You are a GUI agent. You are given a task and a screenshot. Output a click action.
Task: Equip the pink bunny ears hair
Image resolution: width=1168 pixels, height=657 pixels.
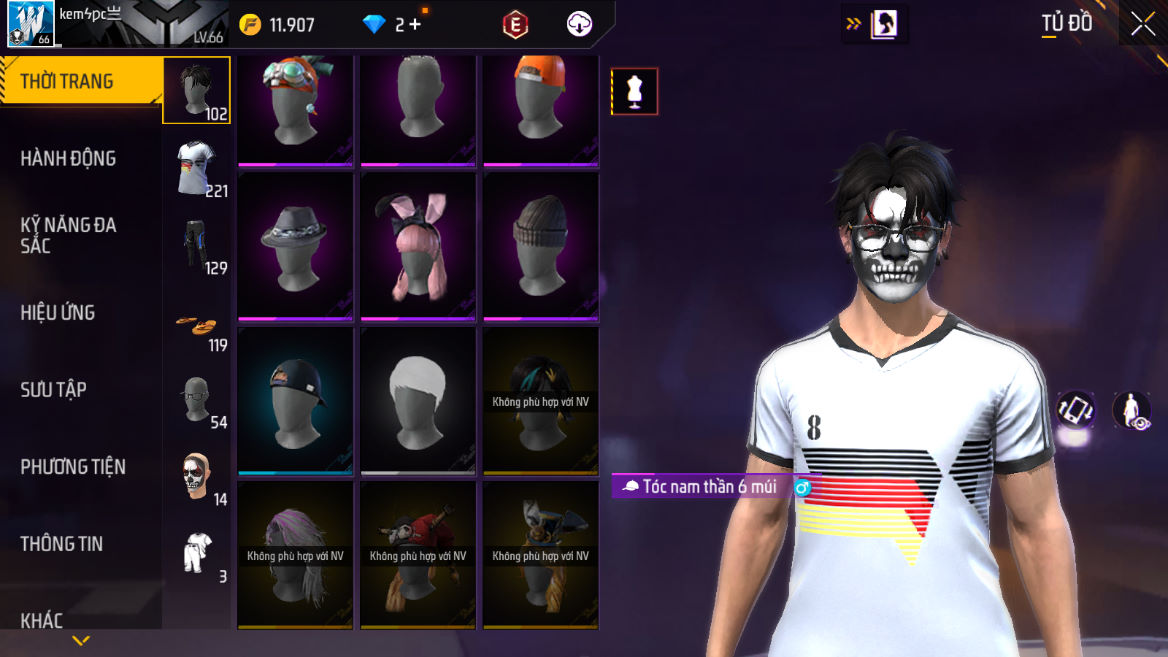418,247
